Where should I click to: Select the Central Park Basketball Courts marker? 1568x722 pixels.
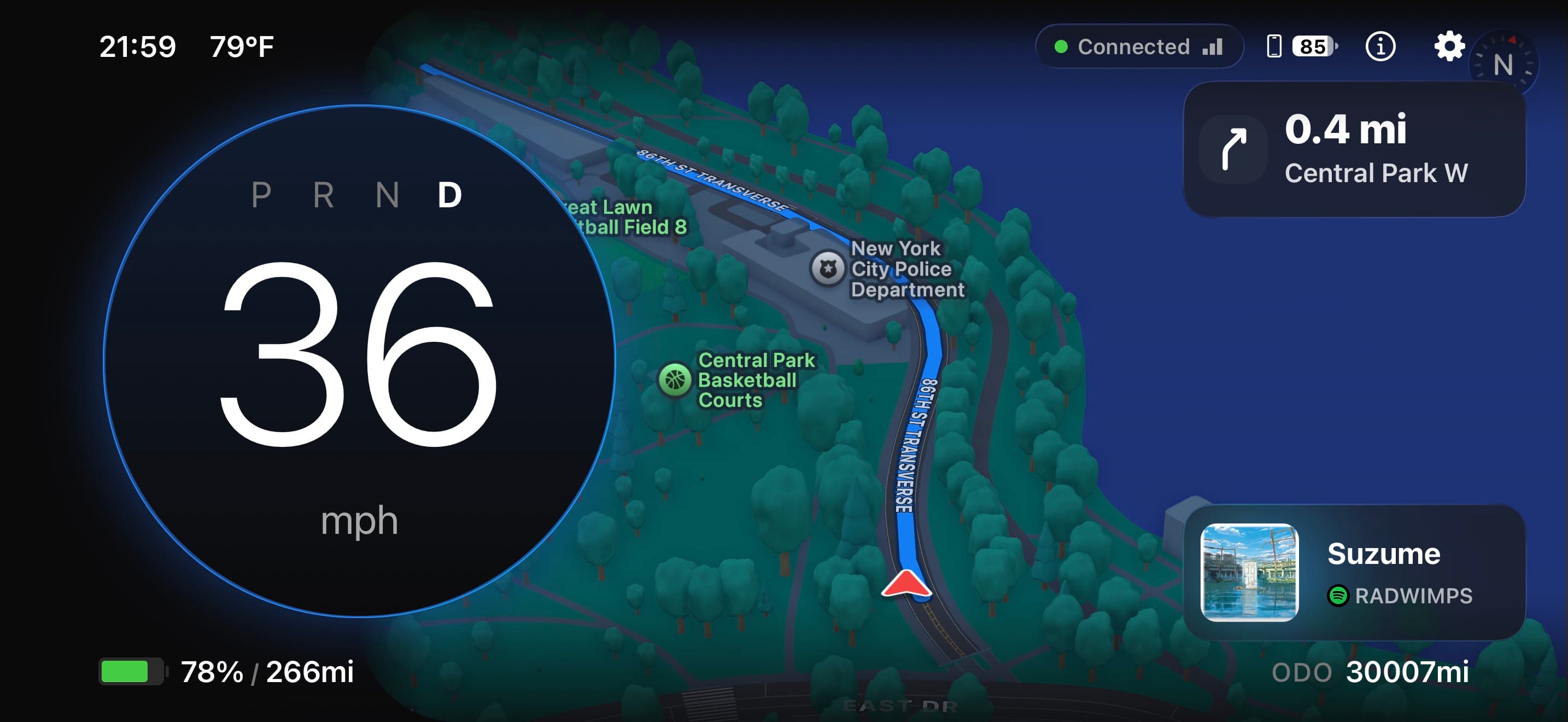click(x=675, y=380)
